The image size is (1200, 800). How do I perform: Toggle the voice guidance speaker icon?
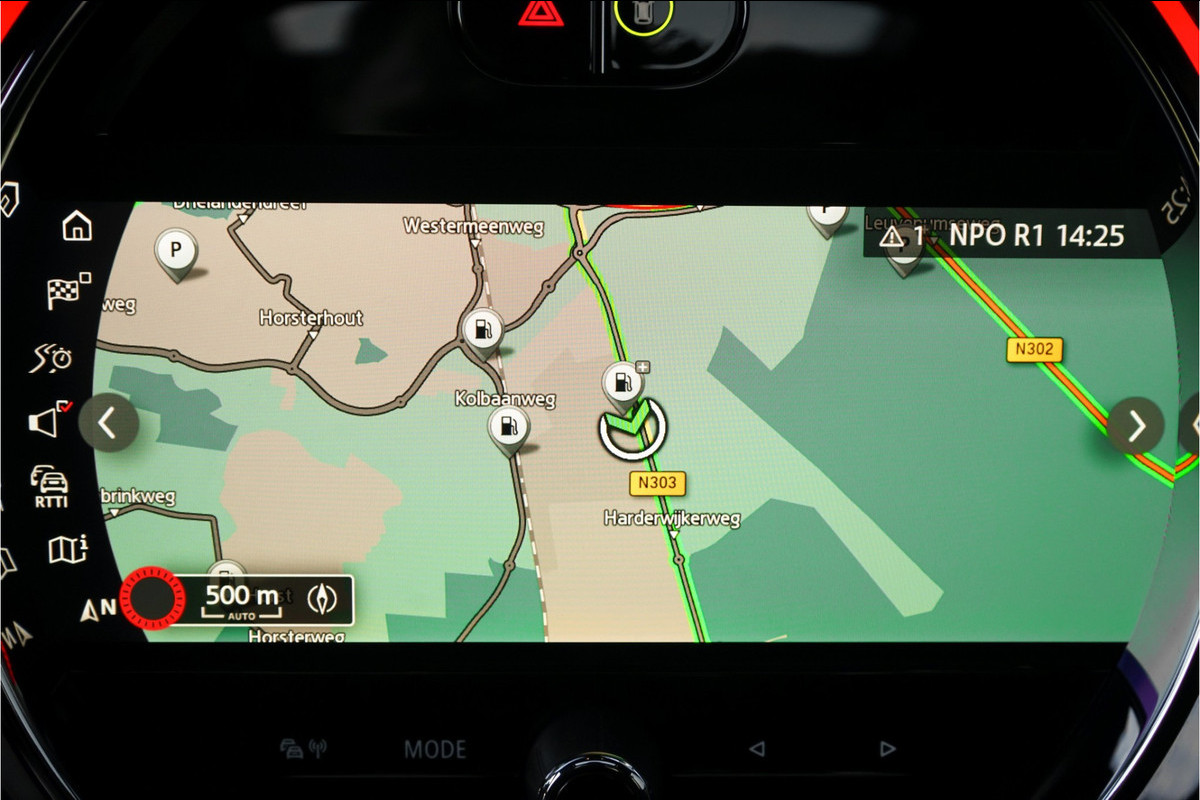coord(49,421)
